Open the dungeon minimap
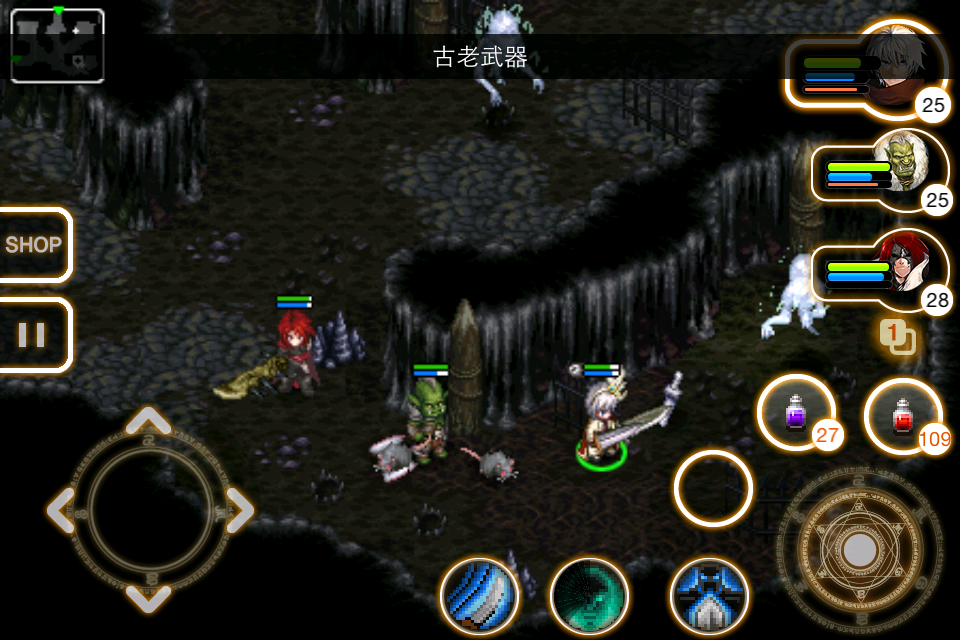This screenshot has width=960, height=640. 57,45
